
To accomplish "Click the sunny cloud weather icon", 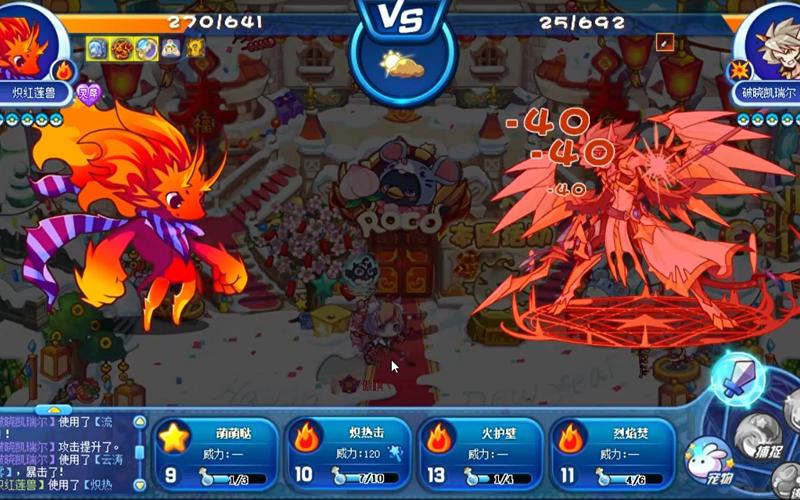I will tap(400, 64).
